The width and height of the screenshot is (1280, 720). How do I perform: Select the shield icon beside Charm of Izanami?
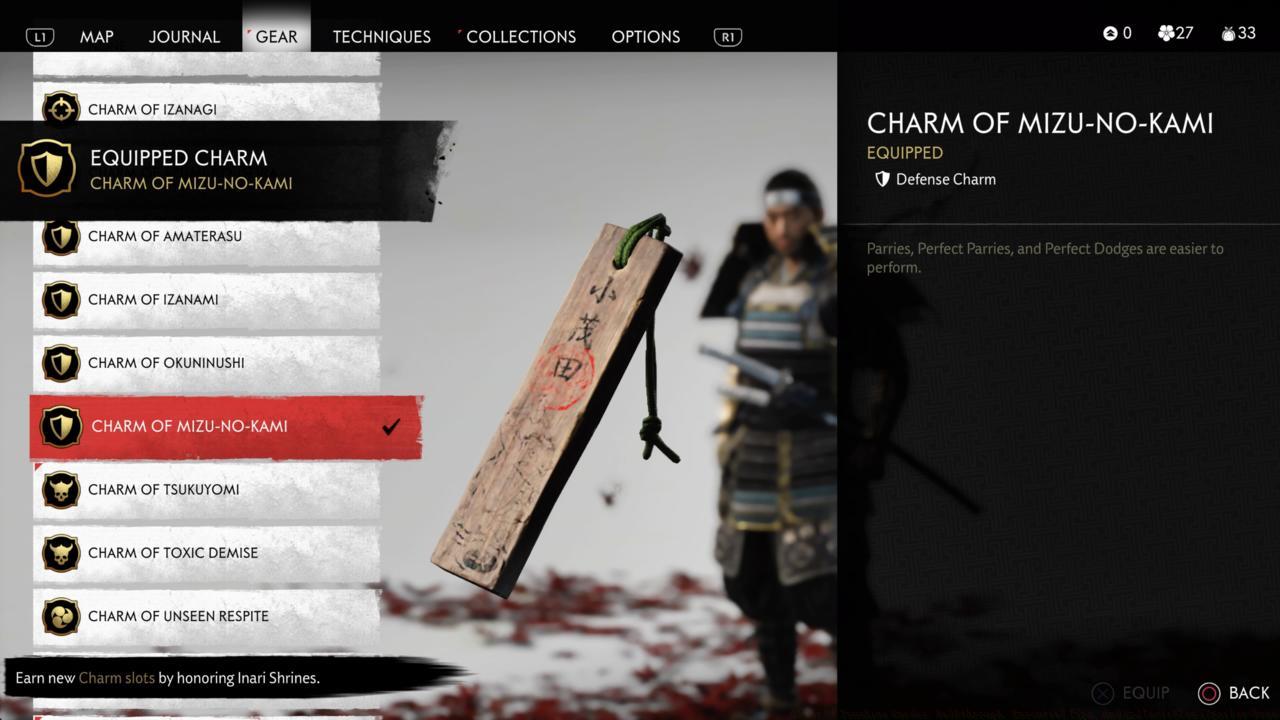[61, 299]
